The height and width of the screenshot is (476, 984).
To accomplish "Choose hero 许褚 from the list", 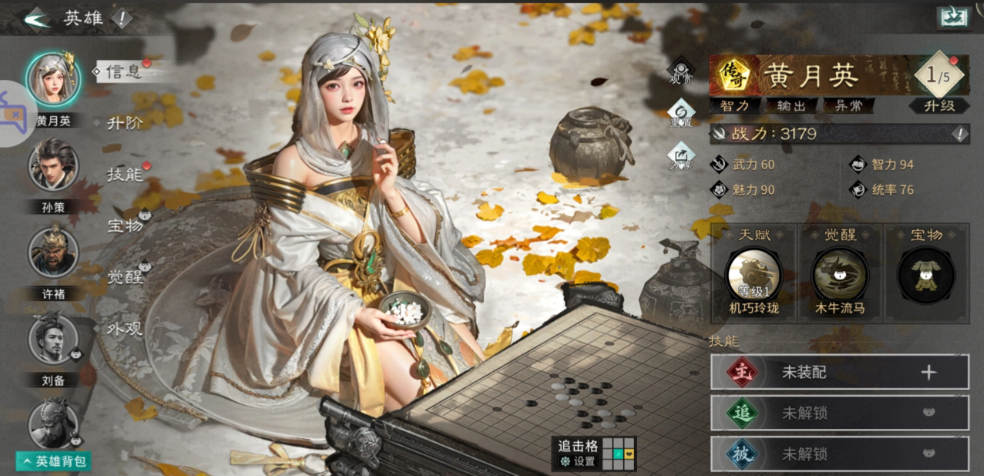I will (53, 252).
